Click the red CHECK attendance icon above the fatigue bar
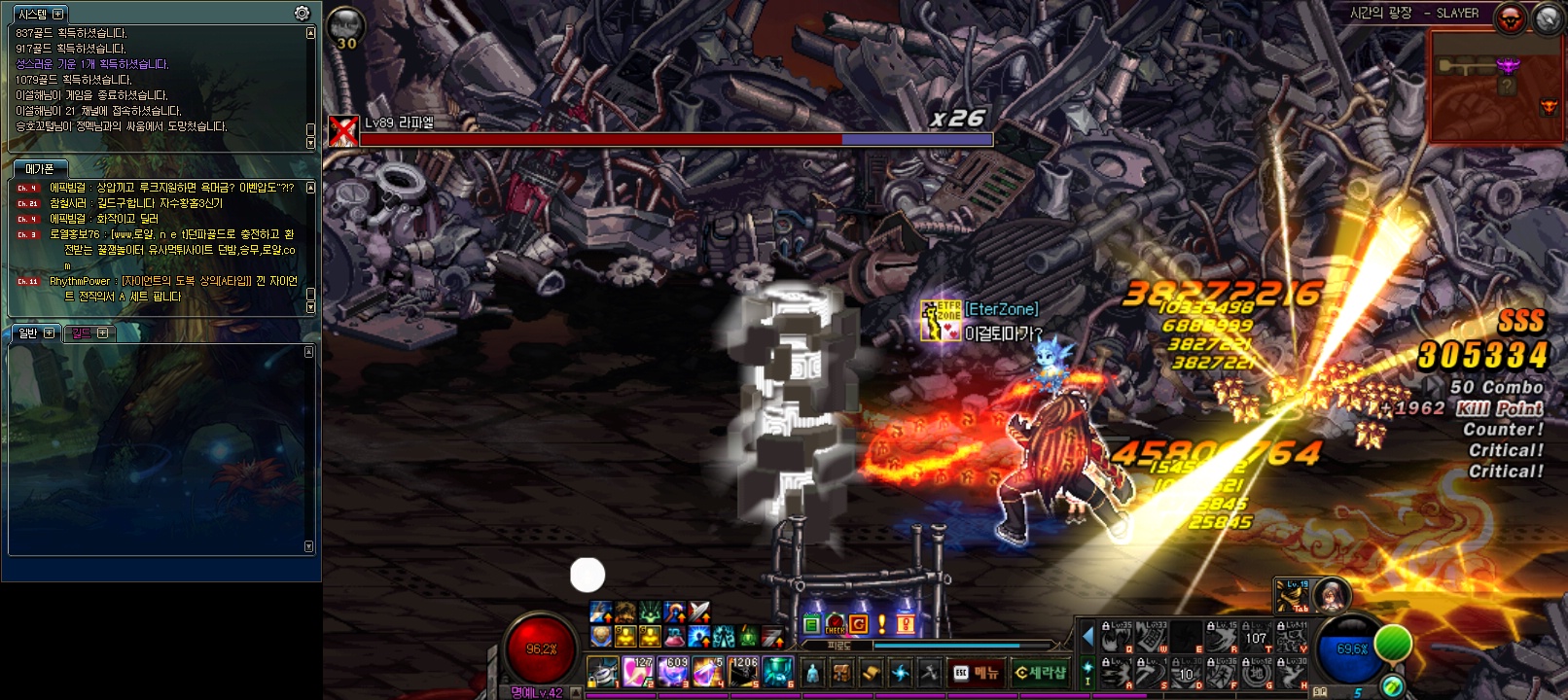Image resolution: width=1568 pixels, height=700 pixels. click(x=835, y=624)
